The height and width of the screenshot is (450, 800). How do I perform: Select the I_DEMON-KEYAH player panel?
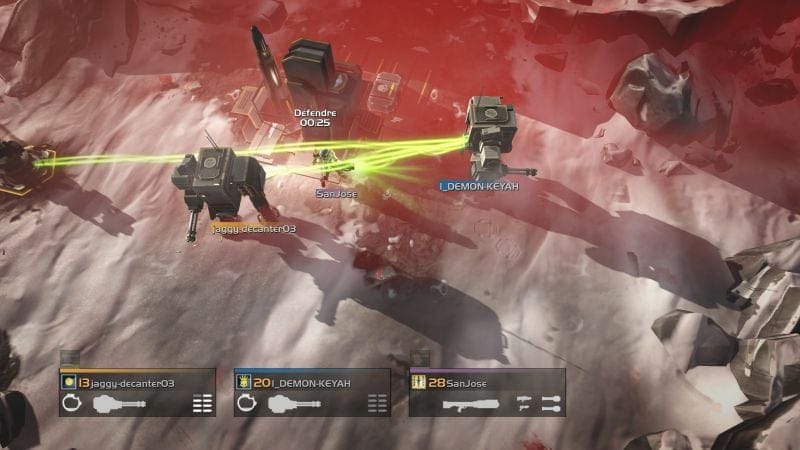point(312,392)
